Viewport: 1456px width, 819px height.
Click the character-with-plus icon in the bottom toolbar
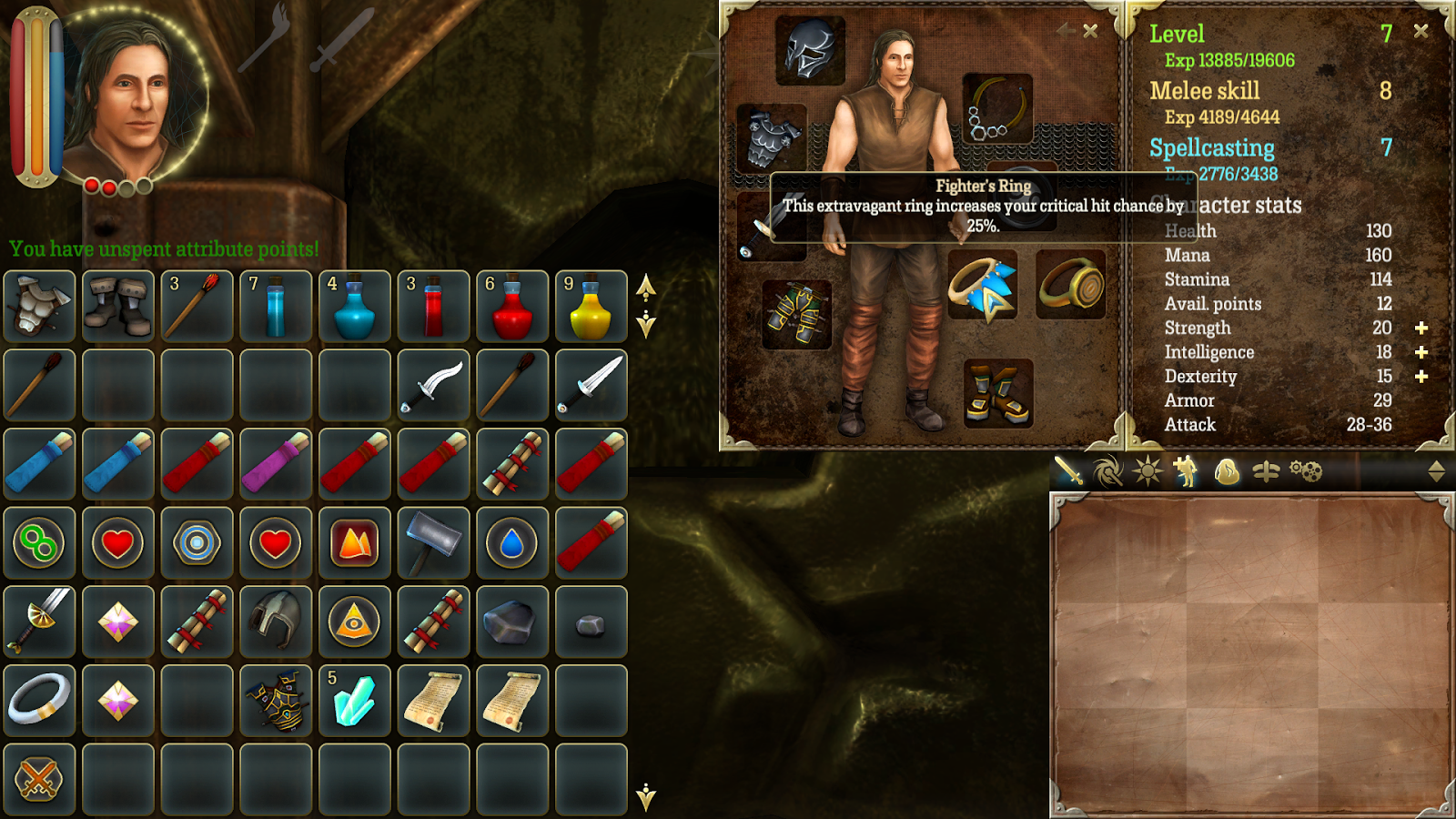pyautogui.click(x=1184, y=471)
